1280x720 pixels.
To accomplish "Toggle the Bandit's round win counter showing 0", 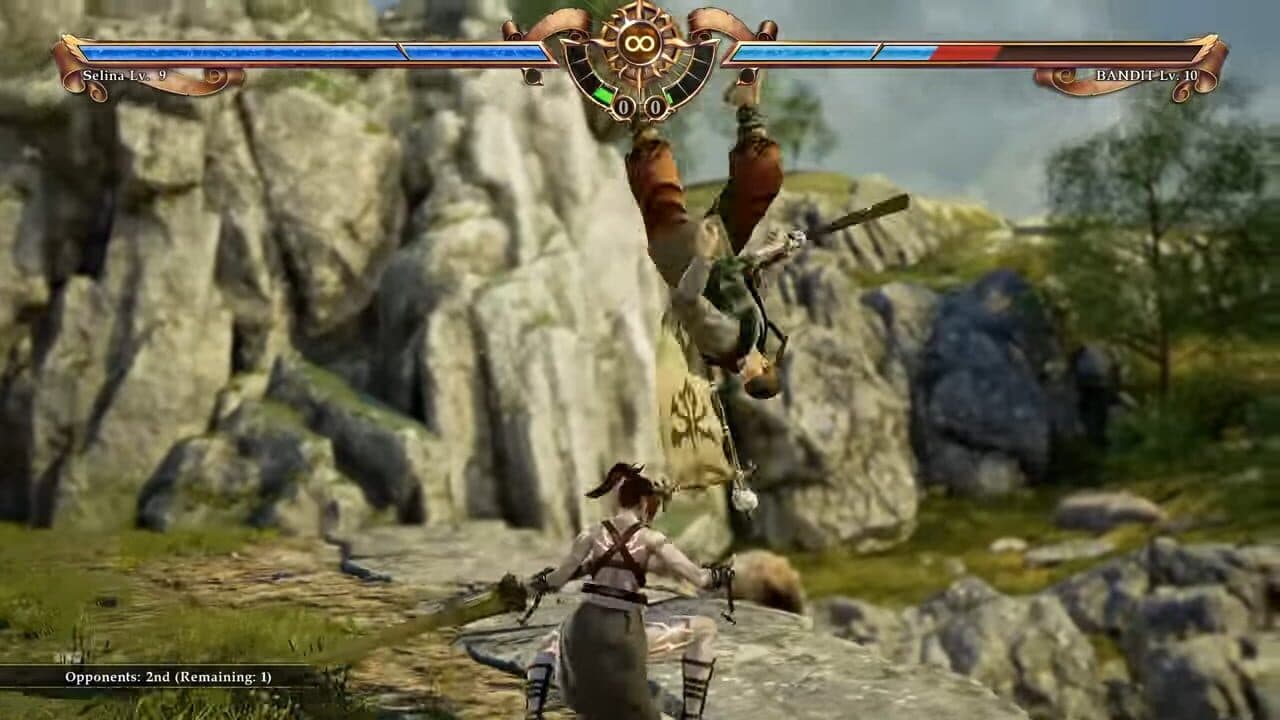I will point(655,105).
